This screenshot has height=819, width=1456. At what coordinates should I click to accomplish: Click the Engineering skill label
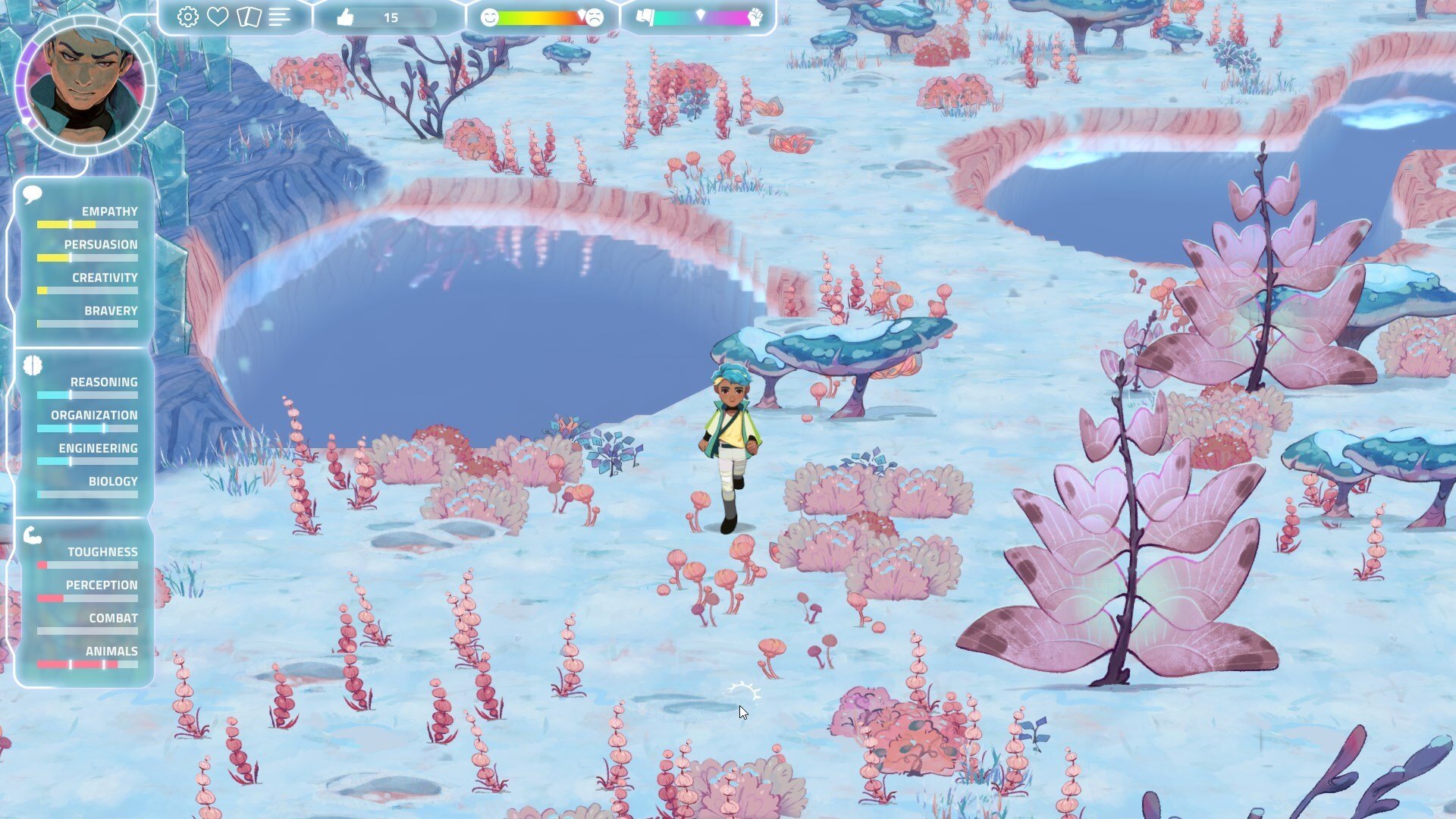tap(99, 448)
